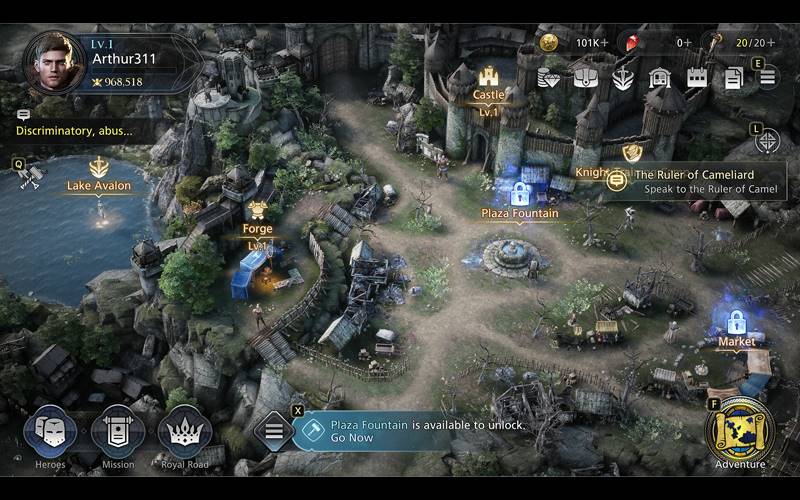The height and width of the screenshot is (500, 800).
Task: Open the document notes icon
Action: point(733,78)
